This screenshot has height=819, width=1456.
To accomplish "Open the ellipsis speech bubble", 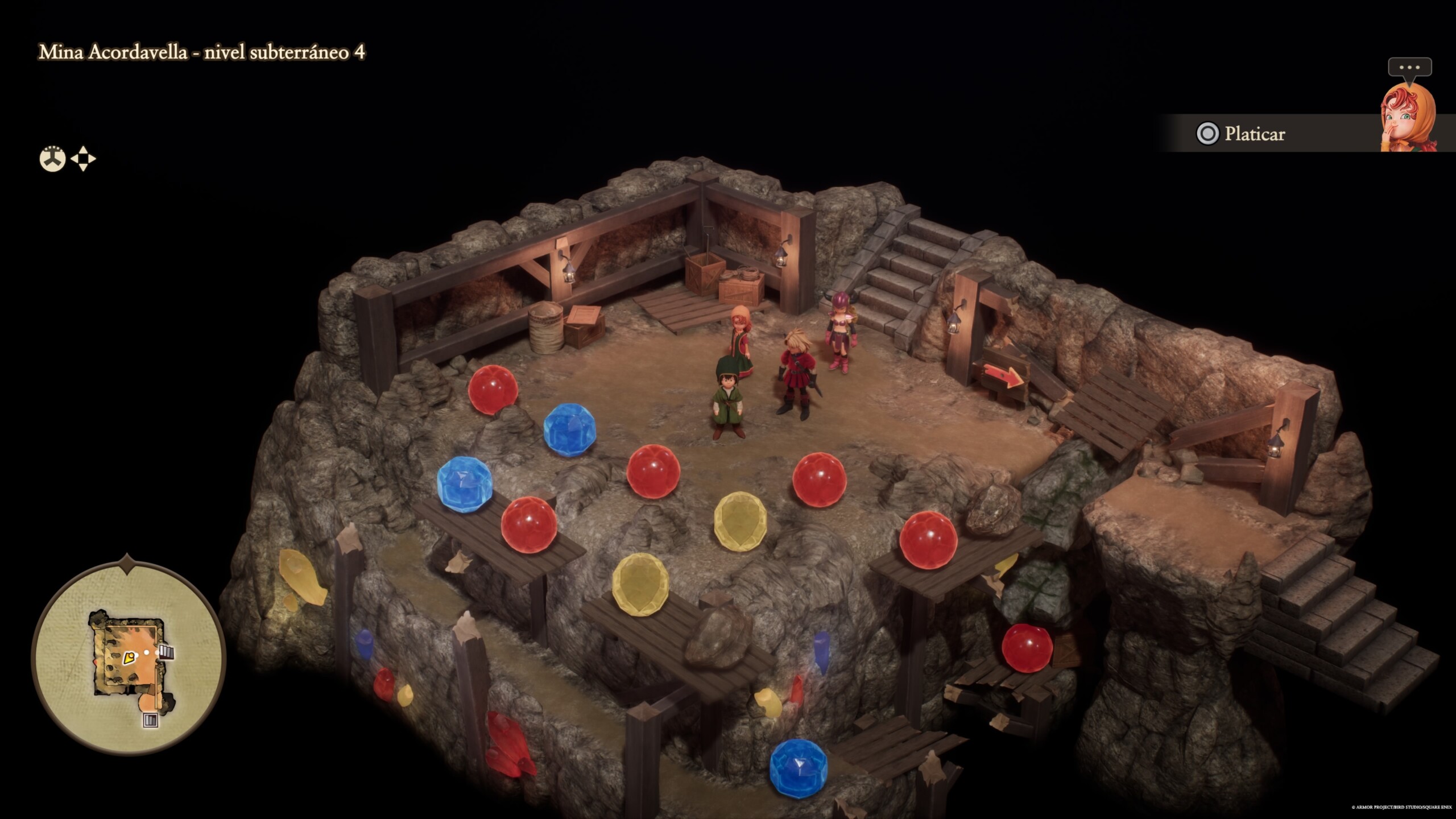I will pyautogui.click(x=1409, y=68).
